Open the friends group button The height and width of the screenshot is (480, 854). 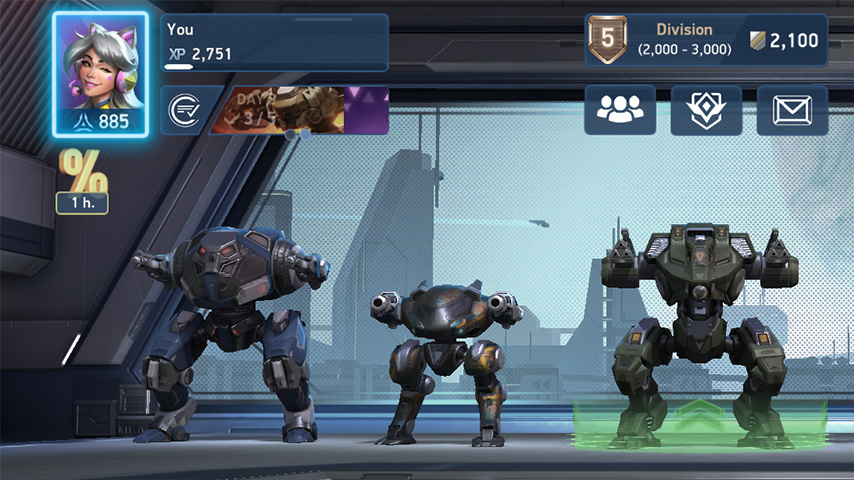pyautogui.click(x=620, y=110)
